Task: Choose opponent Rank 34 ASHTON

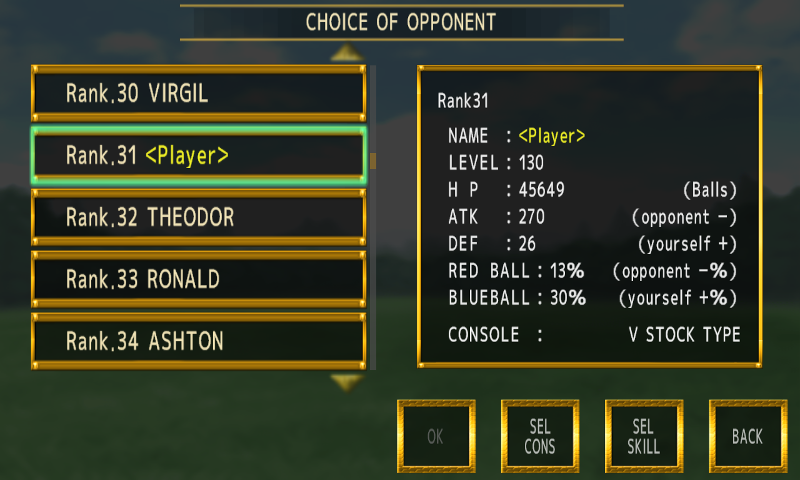Action: click(199, 341)
